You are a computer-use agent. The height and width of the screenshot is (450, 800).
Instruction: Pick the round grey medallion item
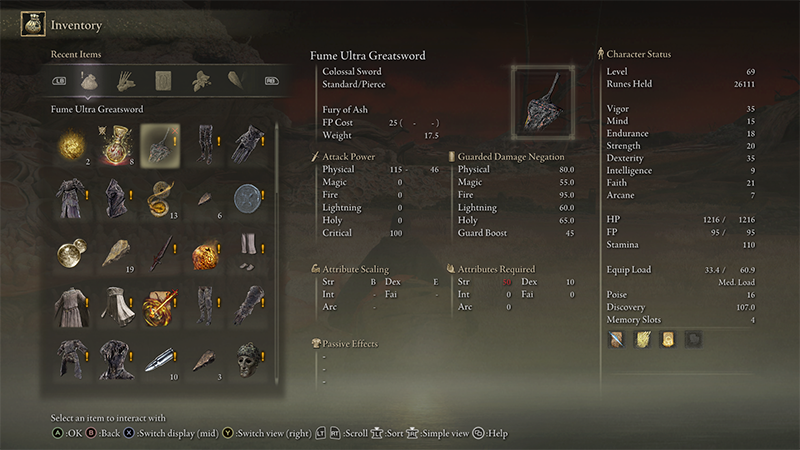click(246, 197)
